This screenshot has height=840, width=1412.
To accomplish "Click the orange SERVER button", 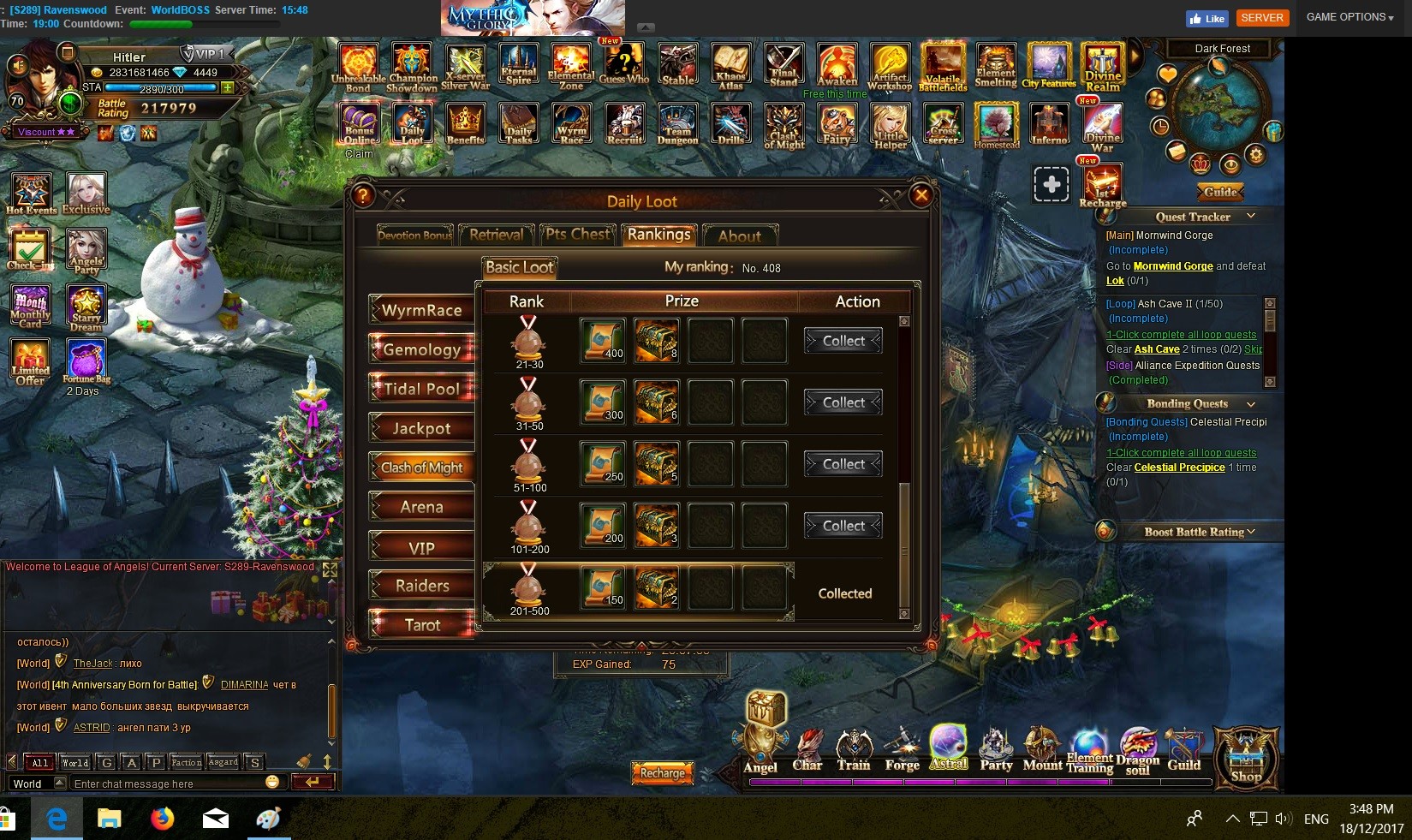I will coord(1262,18).
